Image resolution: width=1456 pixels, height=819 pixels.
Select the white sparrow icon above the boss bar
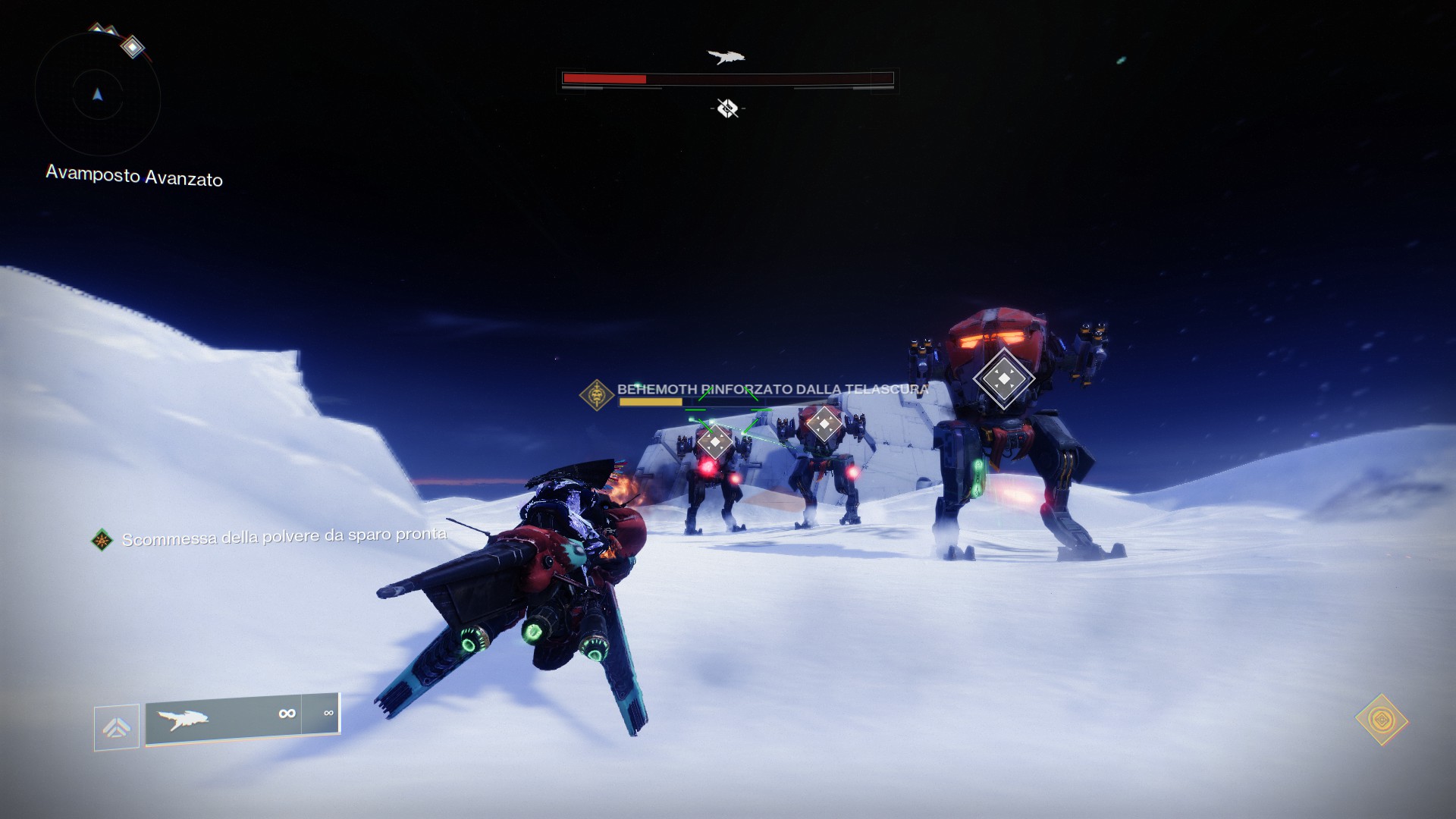pyautogui.click(x=727, y=56)
